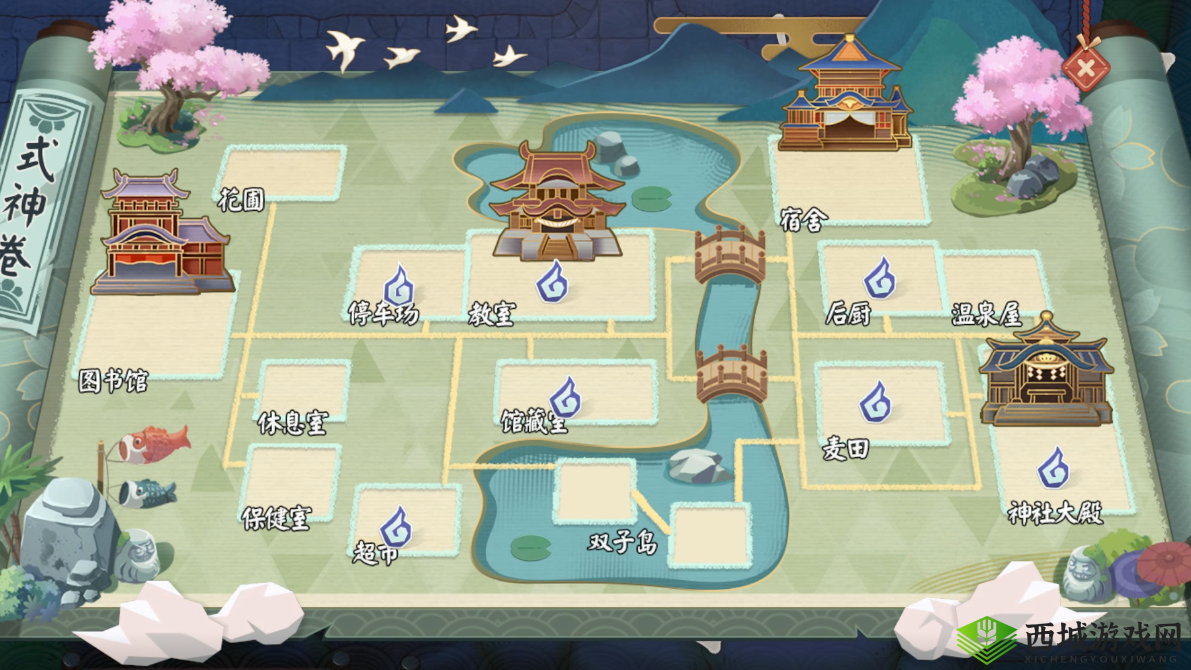The image size is (1191, 670).
Task: Enter the 神社大殿 shrine hall
Action: click(x=1054, y=468)
